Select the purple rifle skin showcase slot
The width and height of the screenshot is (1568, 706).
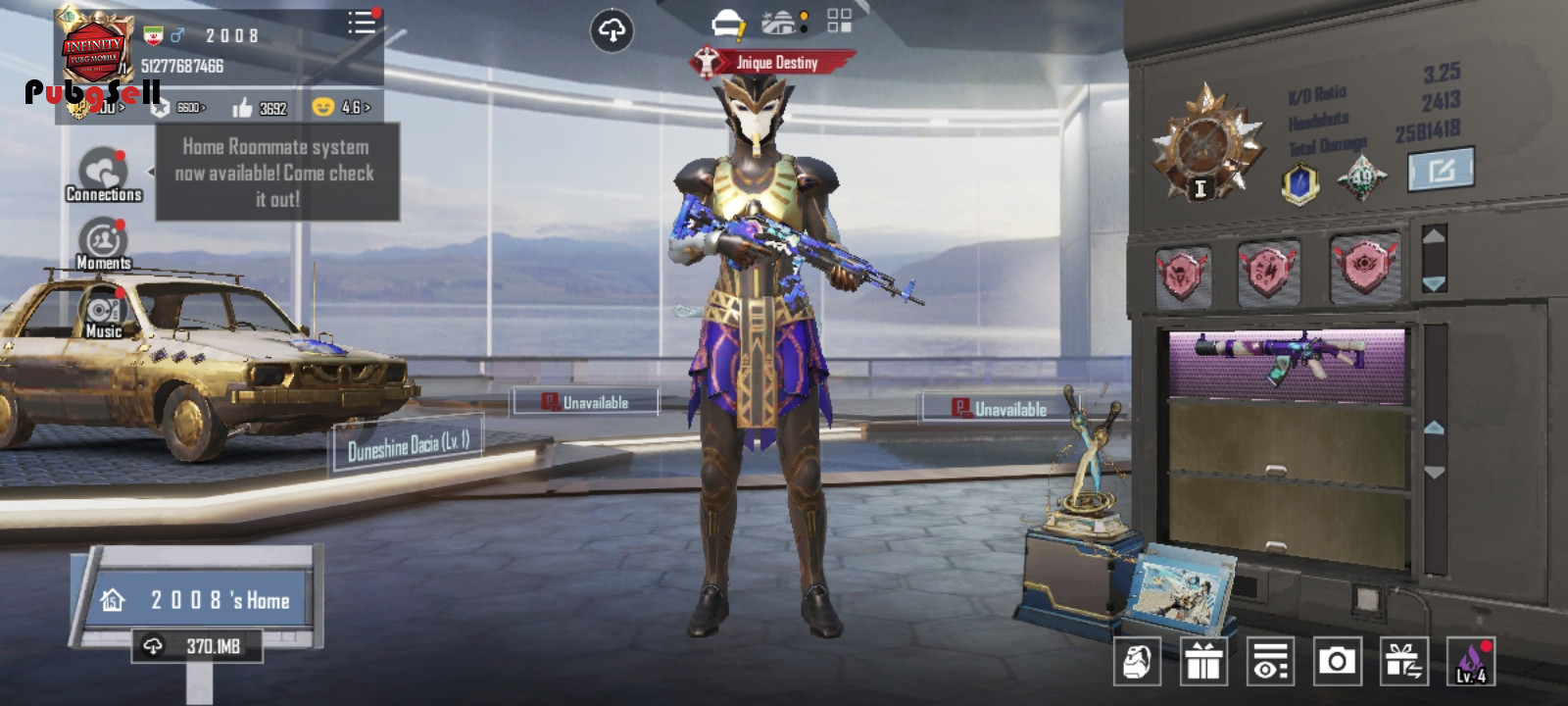1288,363
